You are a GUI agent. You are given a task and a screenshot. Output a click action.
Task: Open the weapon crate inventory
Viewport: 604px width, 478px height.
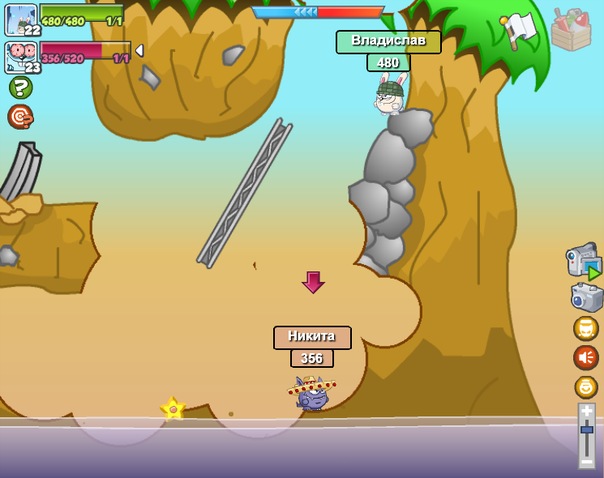pos(570,30)
